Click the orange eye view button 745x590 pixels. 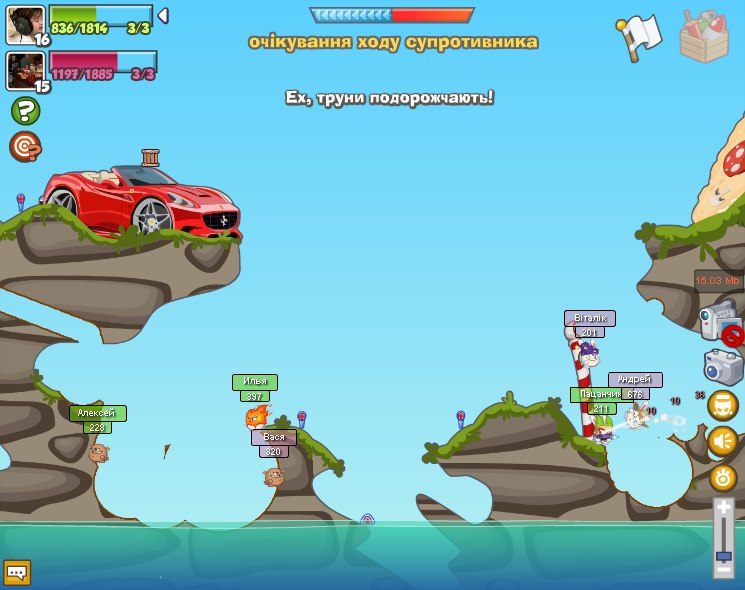723,477
